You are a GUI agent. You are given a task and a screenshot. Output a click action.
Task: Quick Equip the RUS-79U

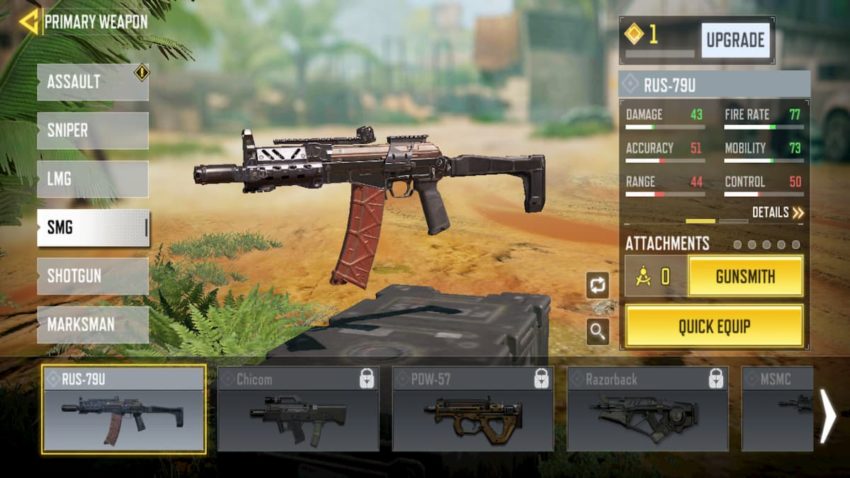714,326
